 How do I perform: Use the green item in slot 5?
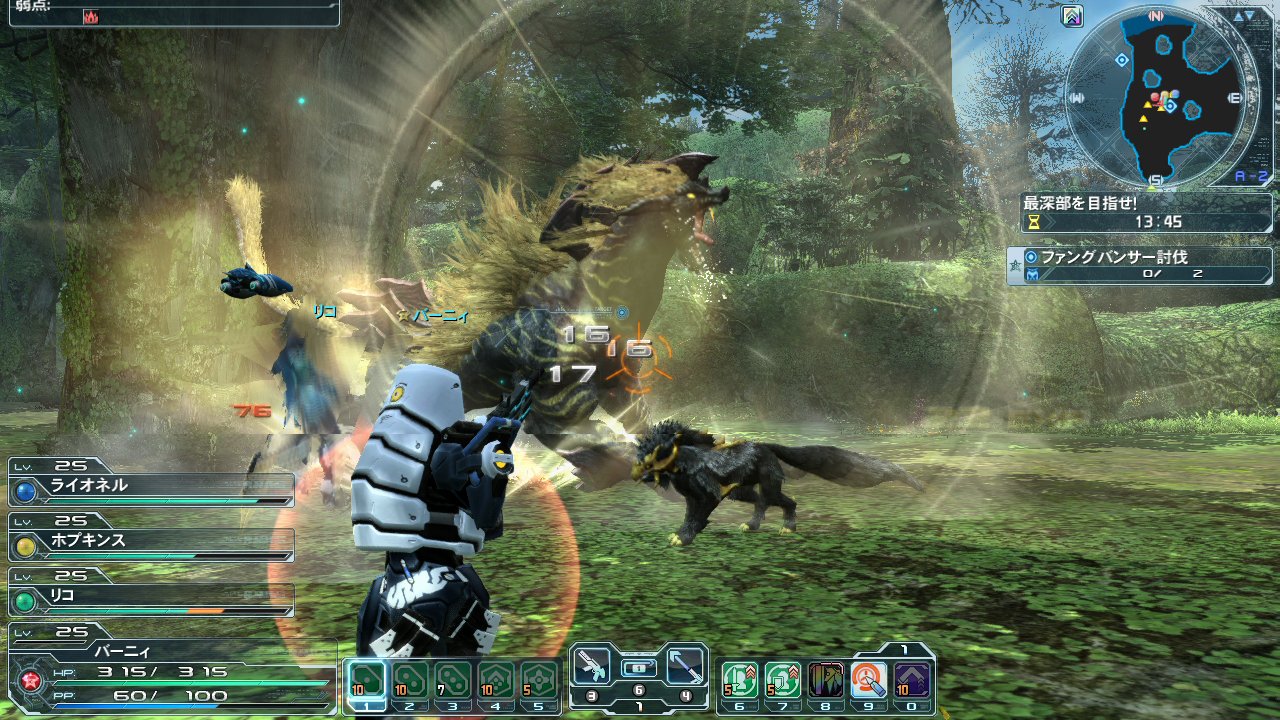coord(539,680)
